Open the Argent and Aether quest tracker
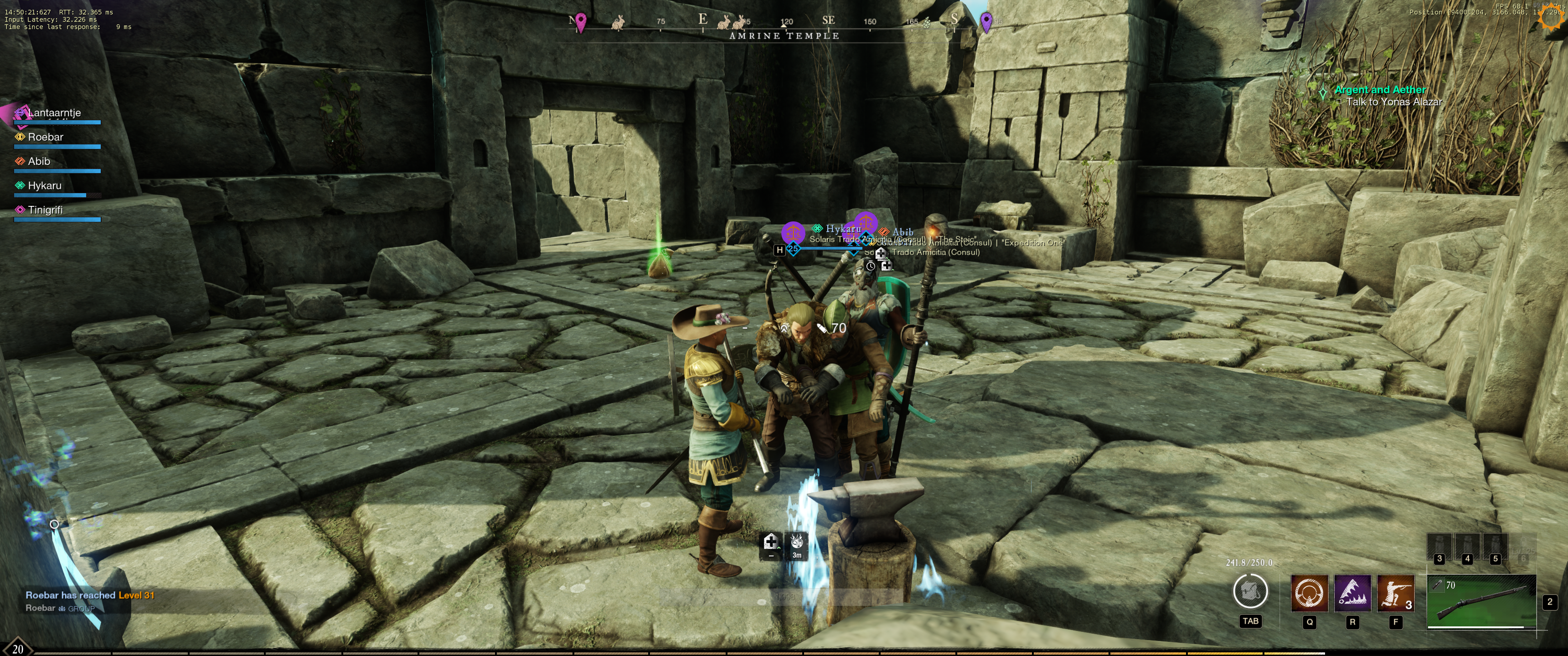1568x656 pixels. click(x=1379, y=90)
